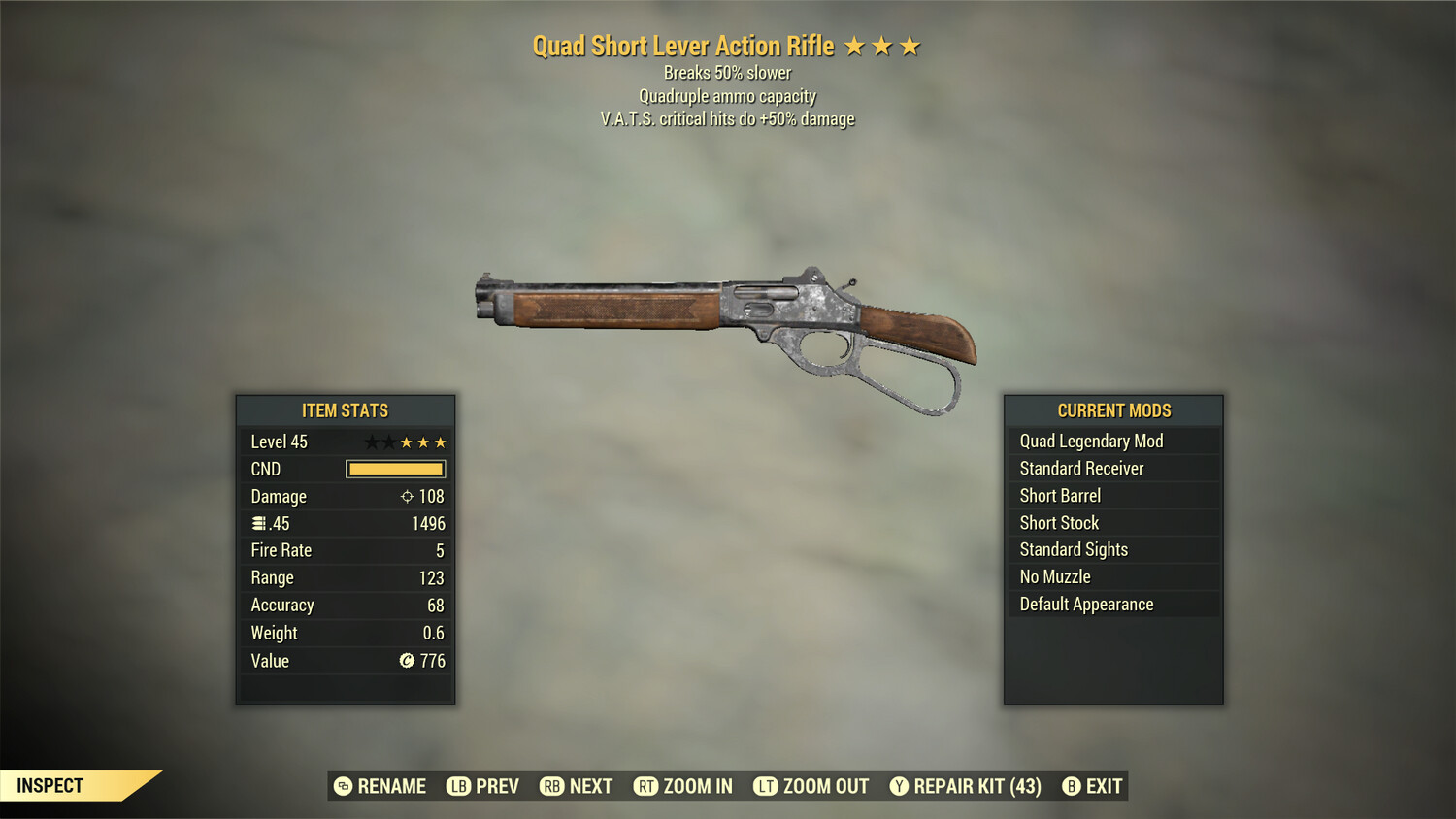Select the .45 ammo icon

click(257, 523)
